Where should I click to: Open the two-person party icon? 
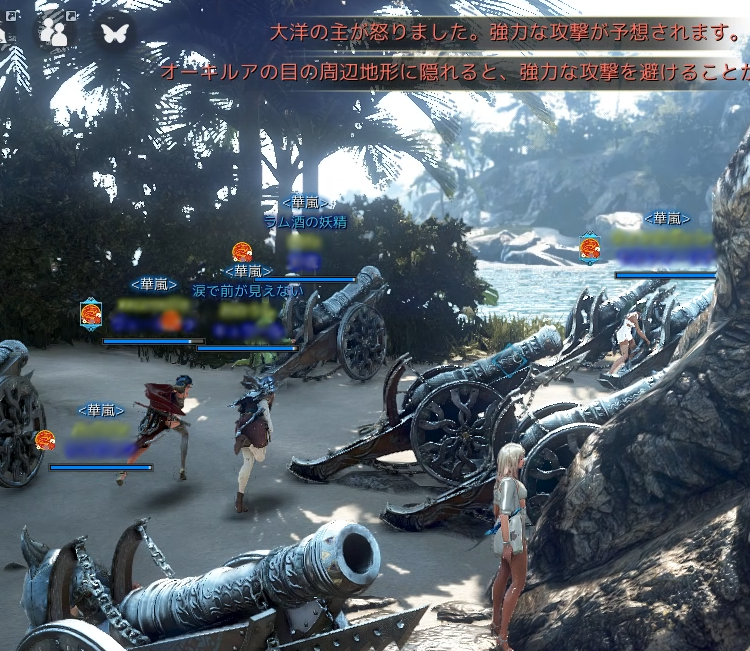click(57, 32)
